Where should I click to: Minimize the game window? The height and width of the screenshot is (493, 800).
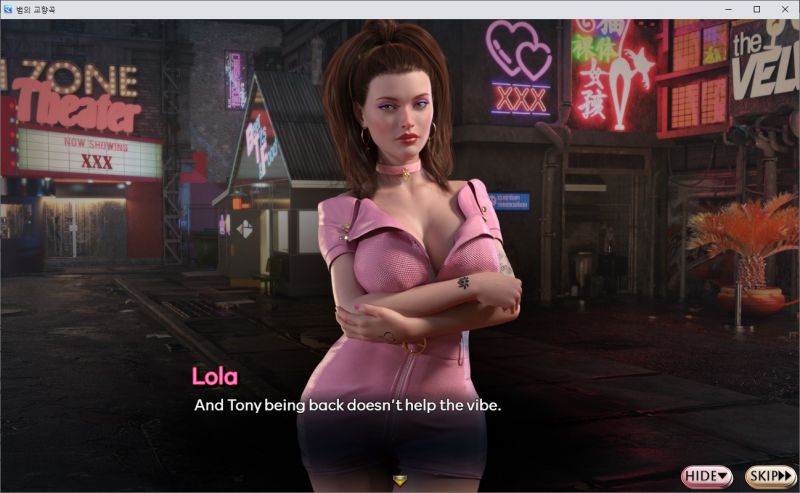(729, 9)
